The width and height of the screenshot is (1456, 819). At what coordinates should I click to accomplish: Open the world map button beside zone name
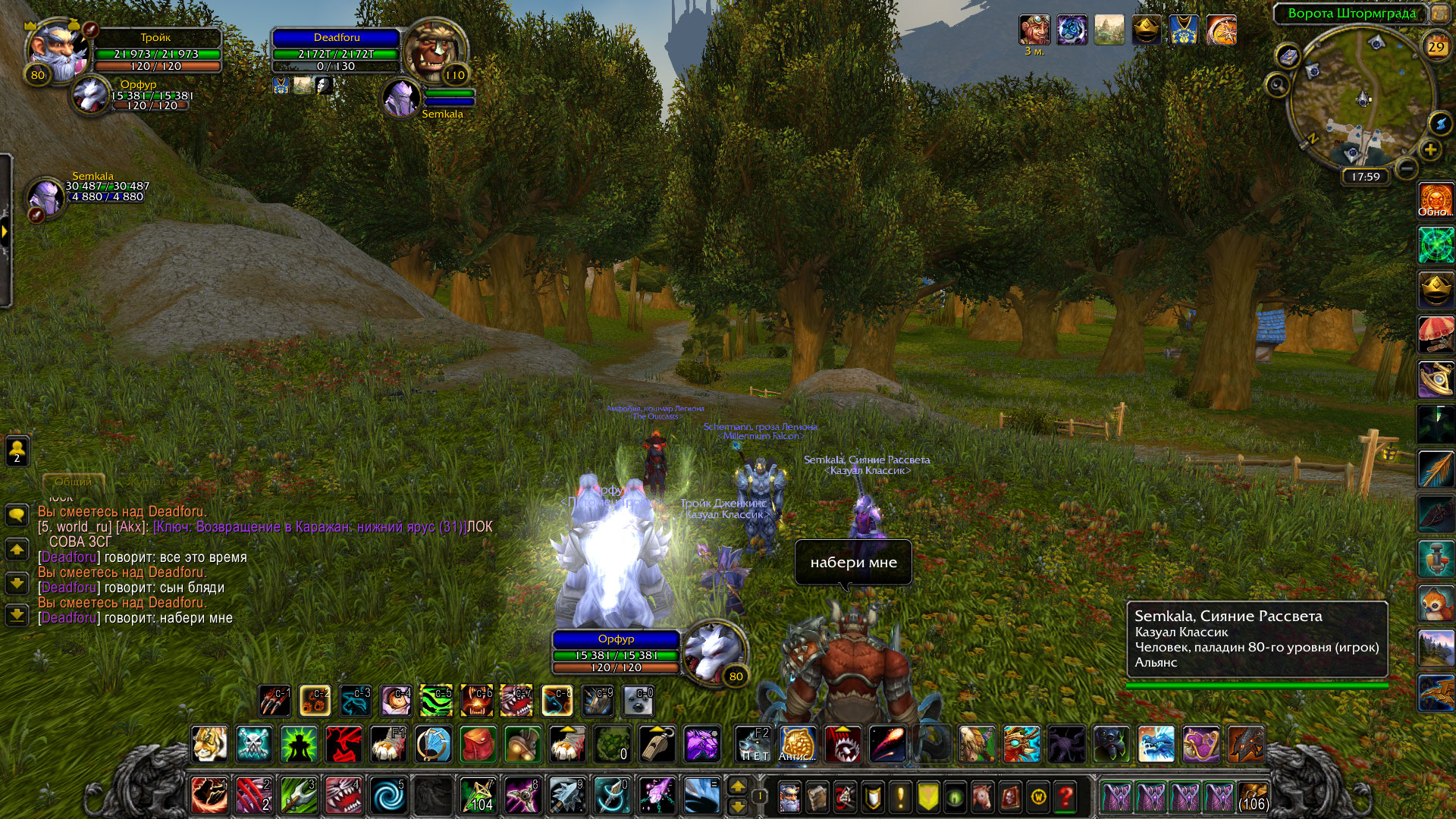[x=1439, y=14]
